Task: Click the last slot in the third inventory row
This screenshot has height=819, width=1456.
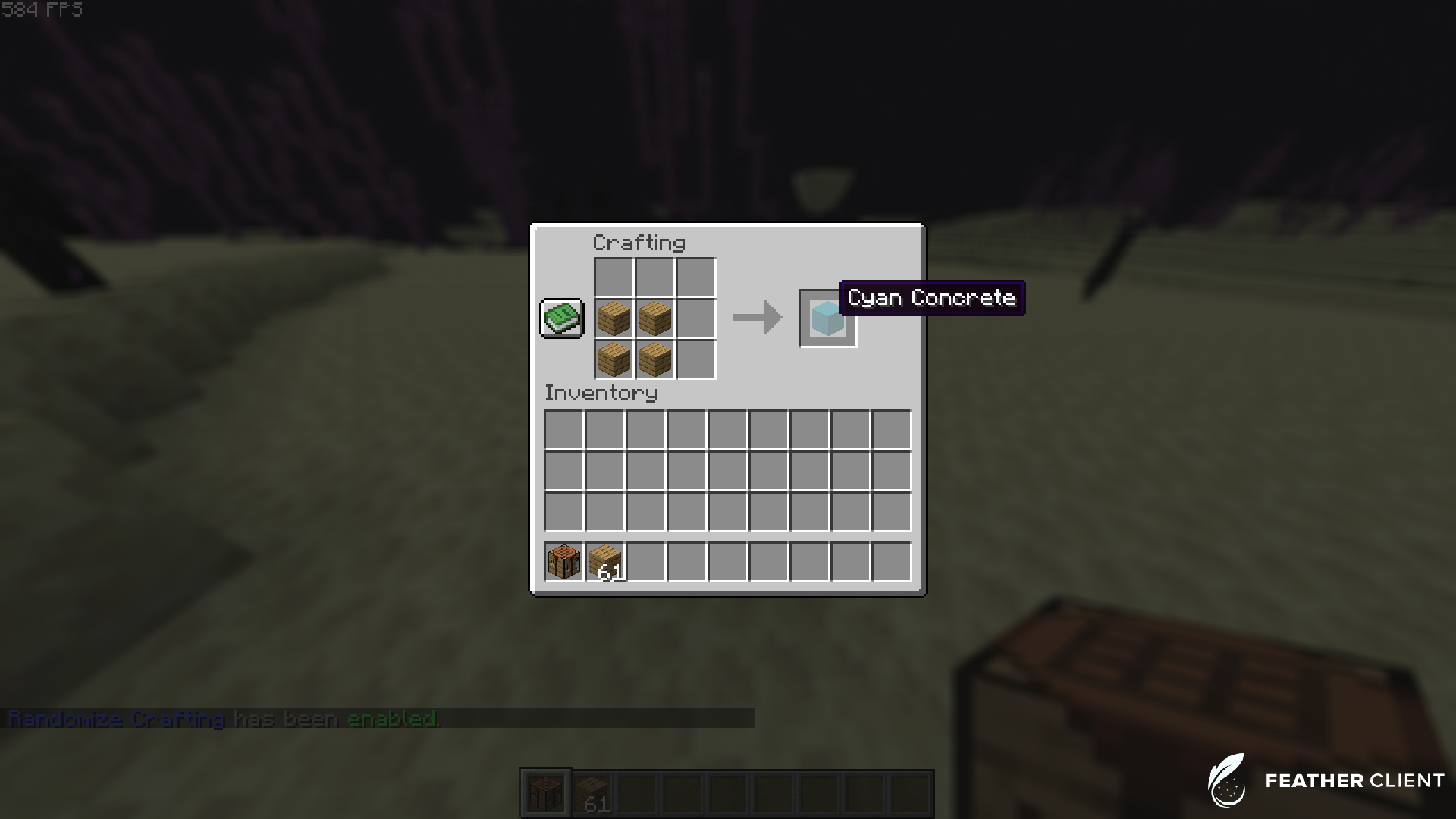Action: point(892,512)
